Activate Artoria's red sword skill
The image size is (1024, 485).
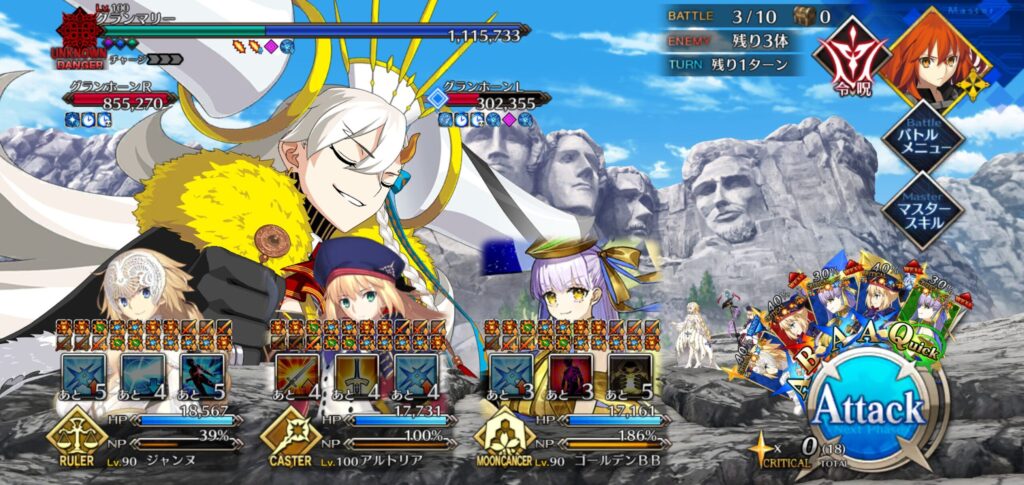point(295,374)
